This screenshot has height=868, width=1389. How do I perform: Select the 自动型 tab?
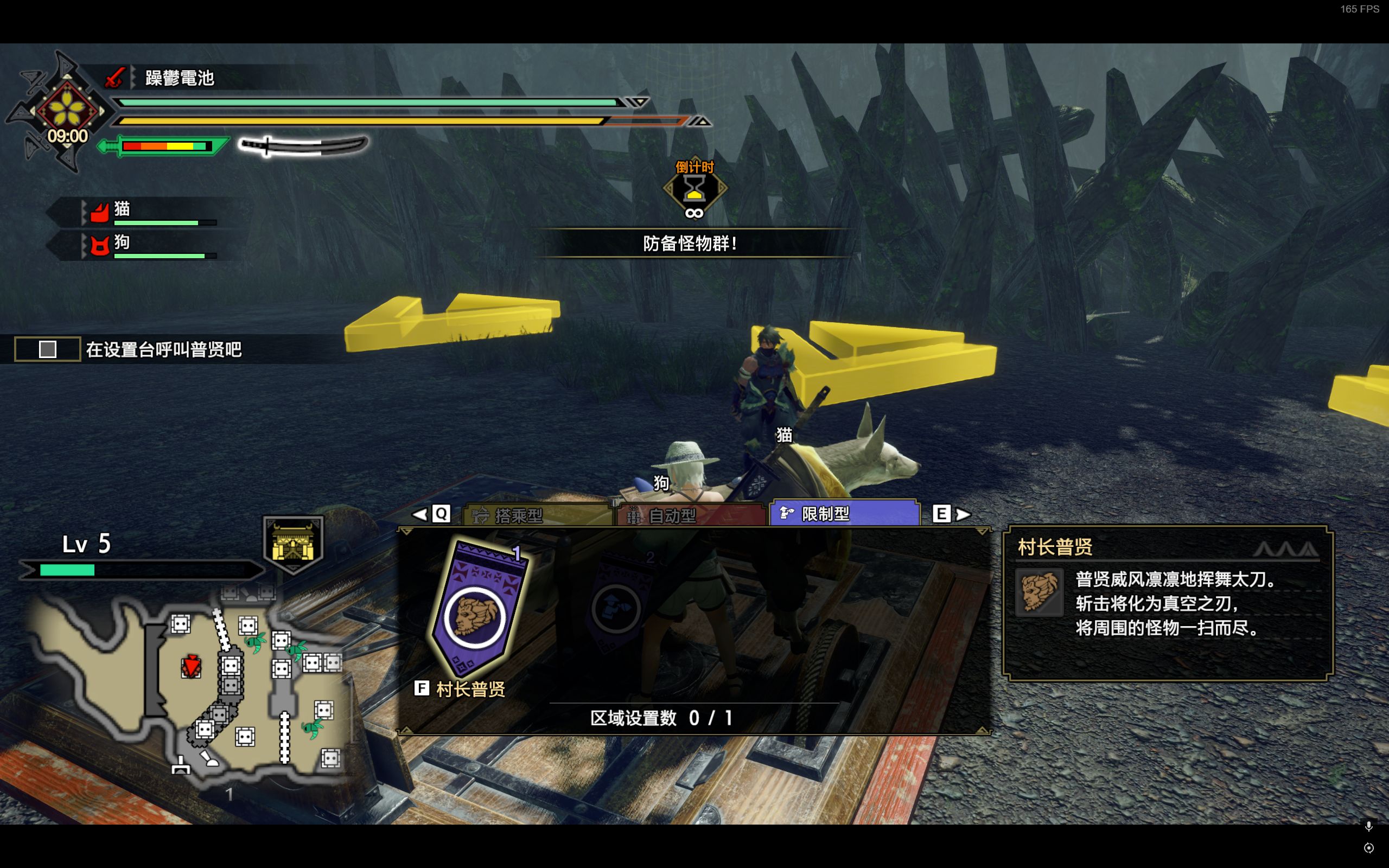(691, 515)
